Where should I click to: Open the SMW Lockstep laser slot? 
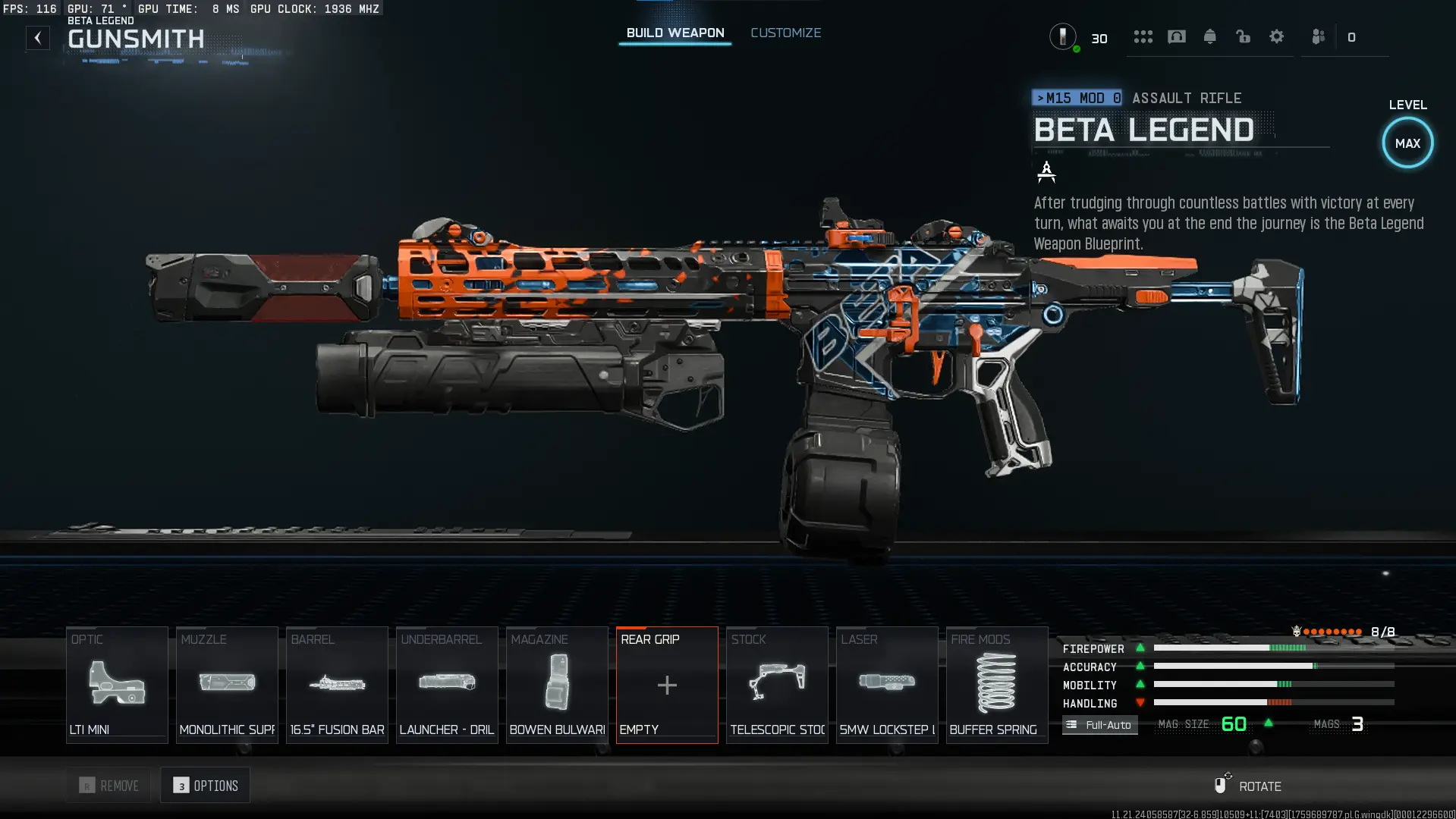point(887,685)
